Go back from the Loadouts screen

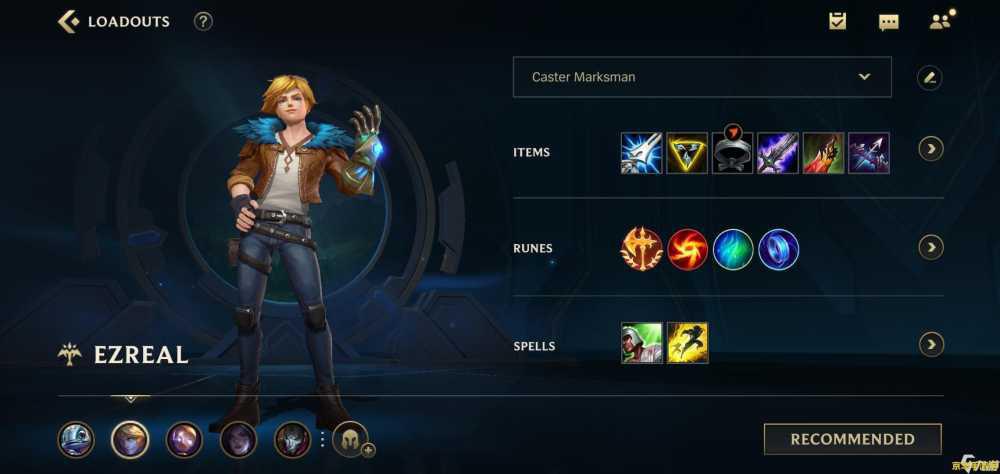(x=68, y=21)
